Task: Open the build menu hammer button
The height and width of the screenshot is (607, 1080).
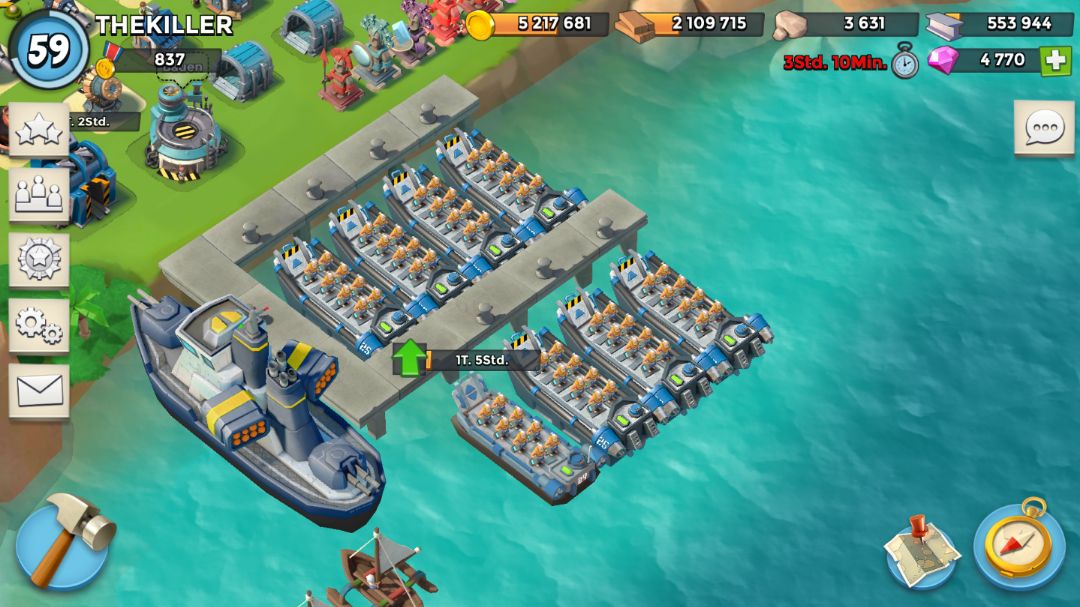Action: click(x=64, y=543)
